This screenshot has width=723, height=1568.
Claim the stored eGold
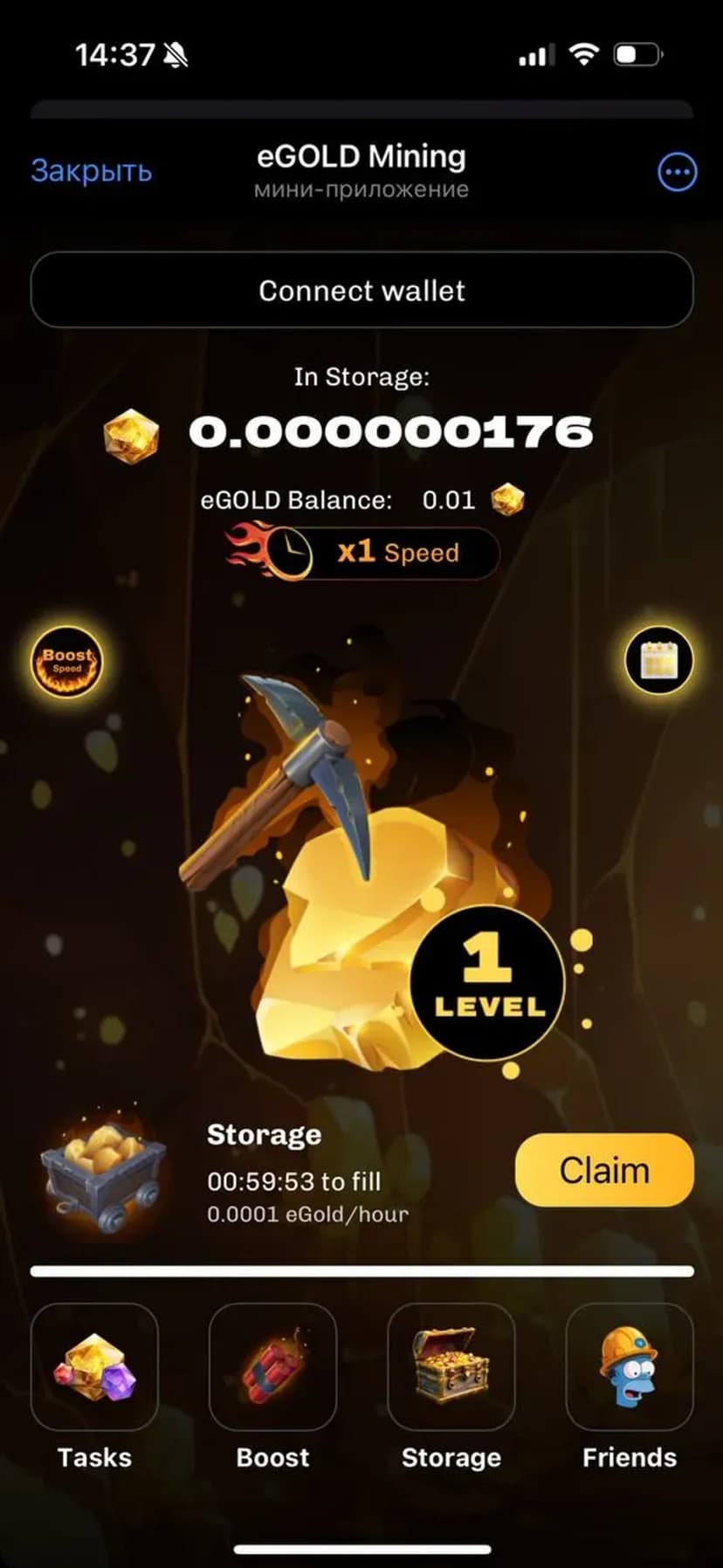(x=604, y=1170)
